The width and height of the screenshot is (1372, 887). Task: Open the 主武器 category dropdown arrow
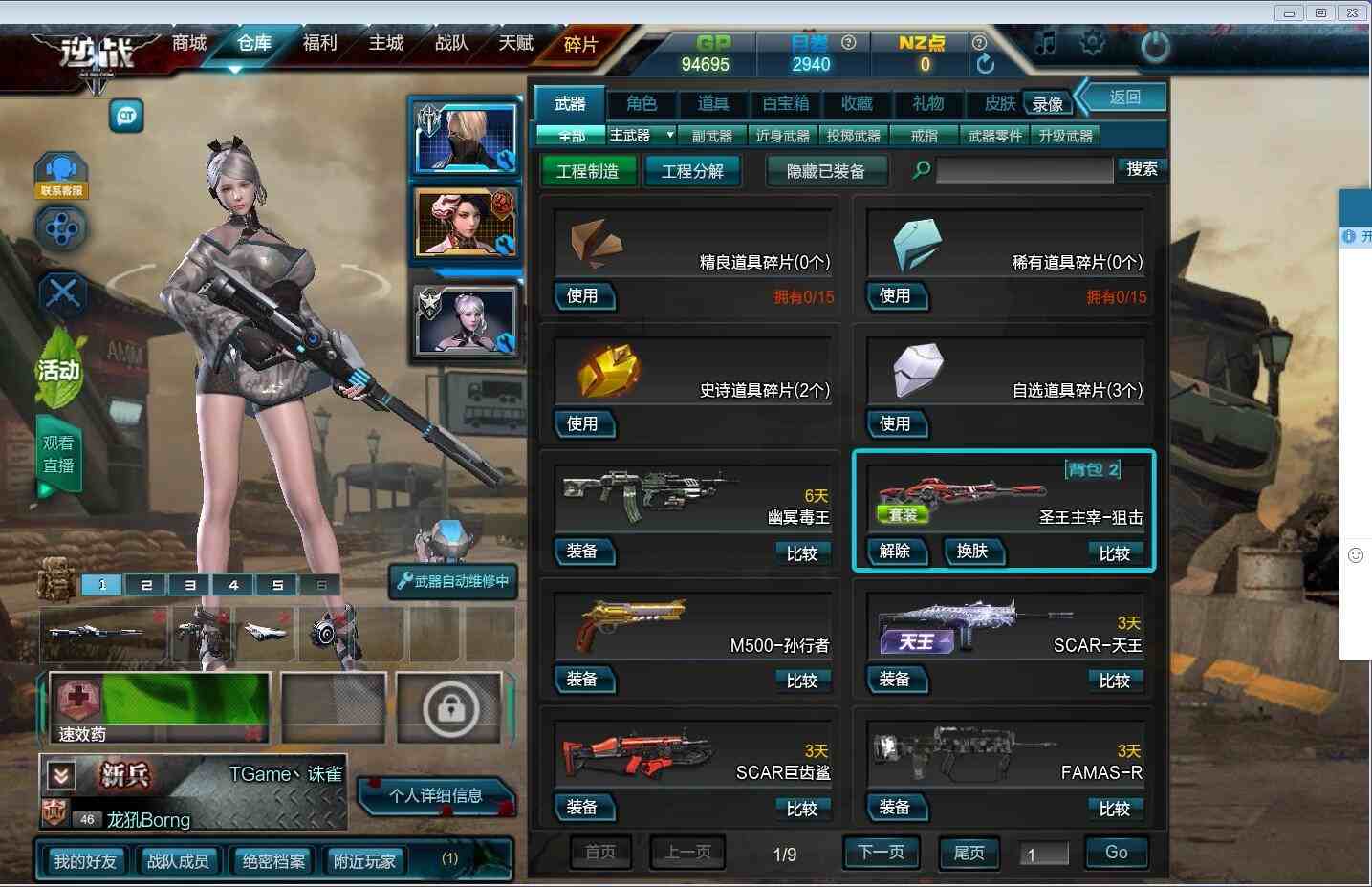click(669, 135)
